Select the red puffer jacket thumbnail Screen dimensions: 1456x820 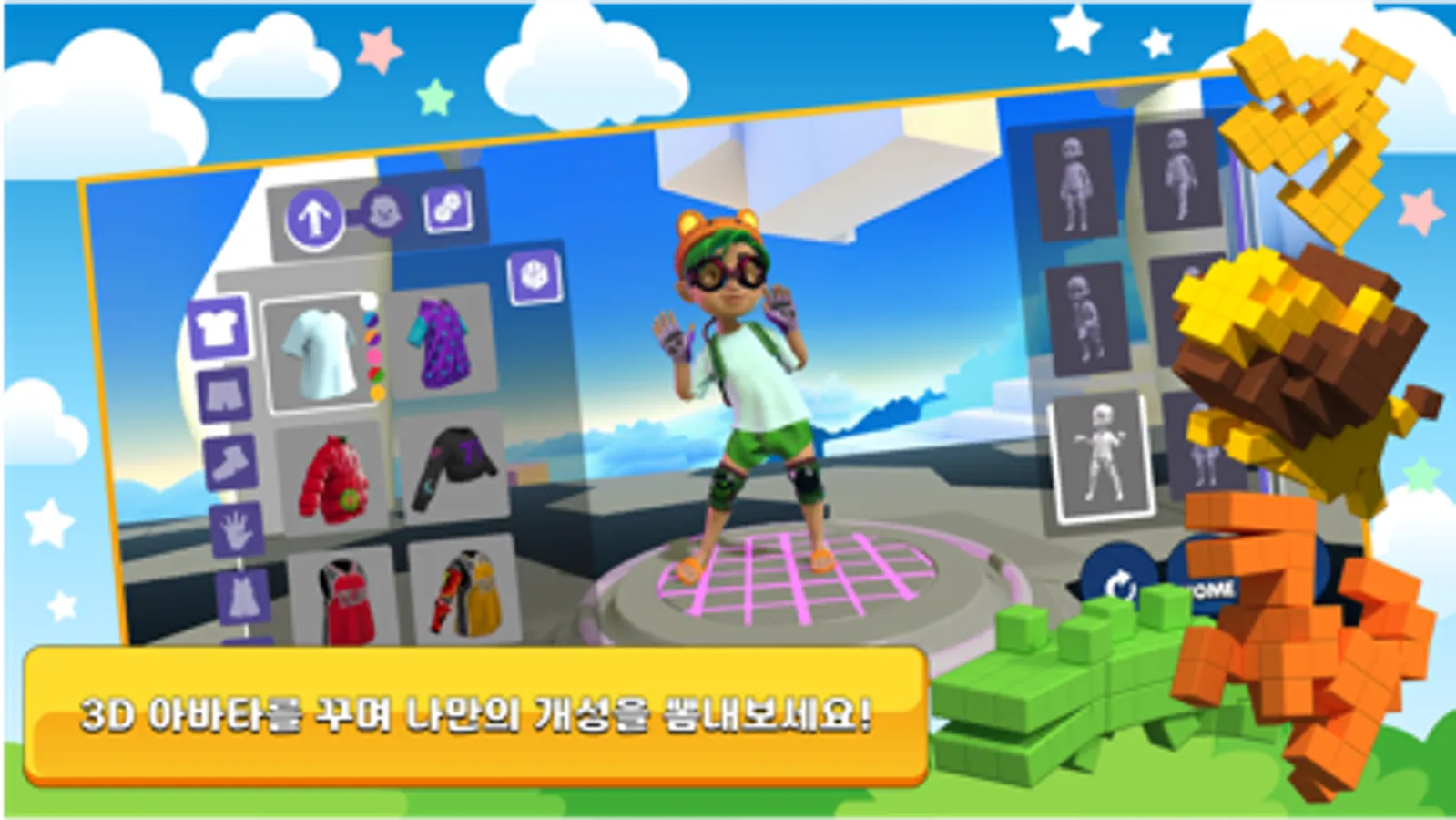click(332, 477)
